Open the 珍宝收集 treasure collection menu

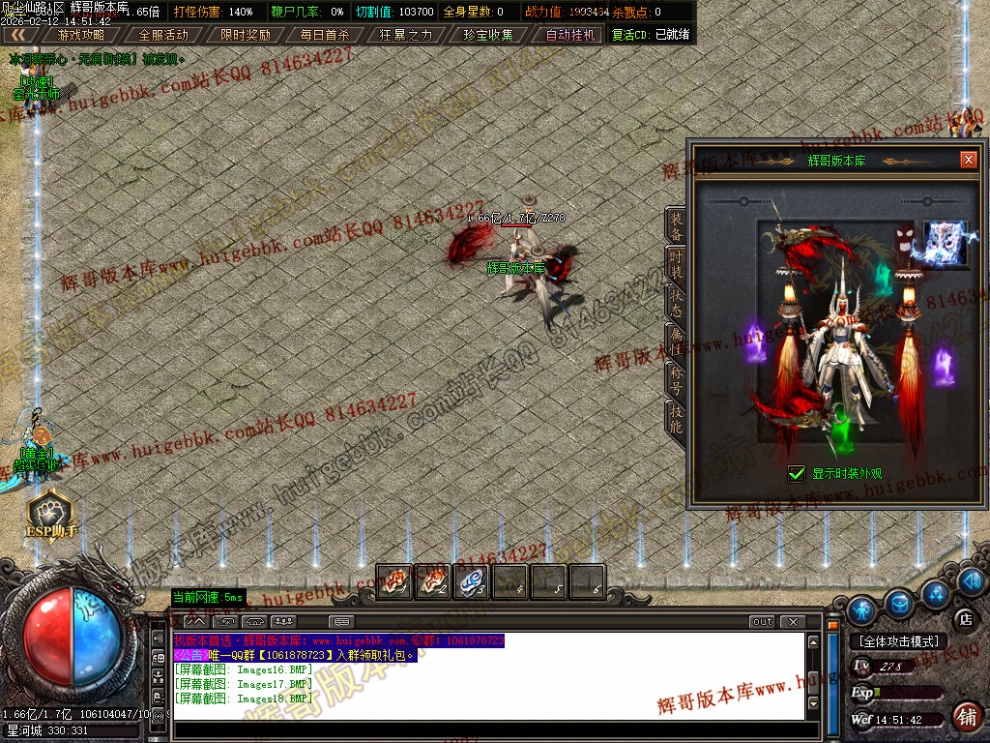[x=488, y=34]
